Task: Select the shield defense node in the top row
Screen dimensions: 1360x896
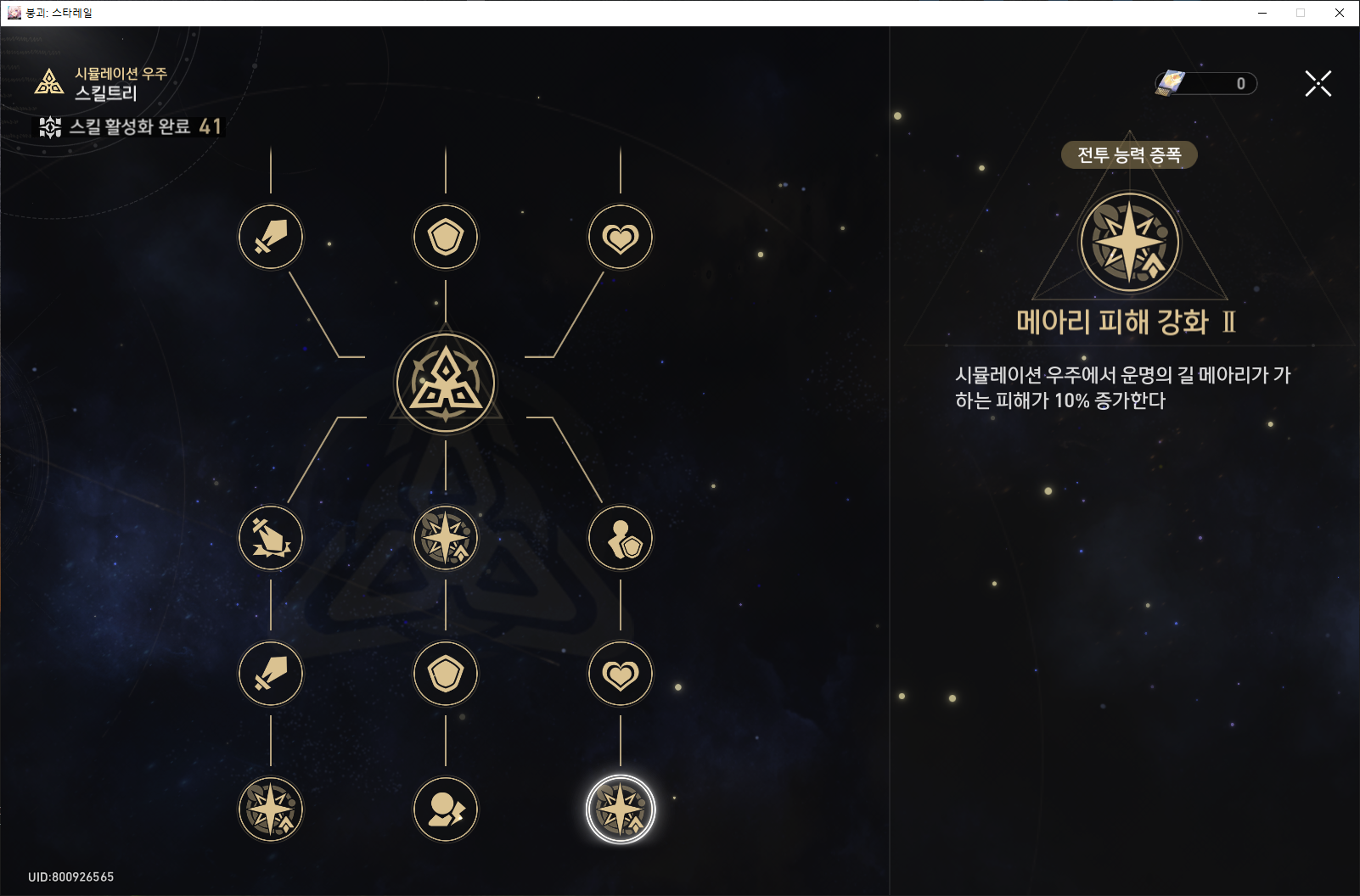Action: [445, 238]
